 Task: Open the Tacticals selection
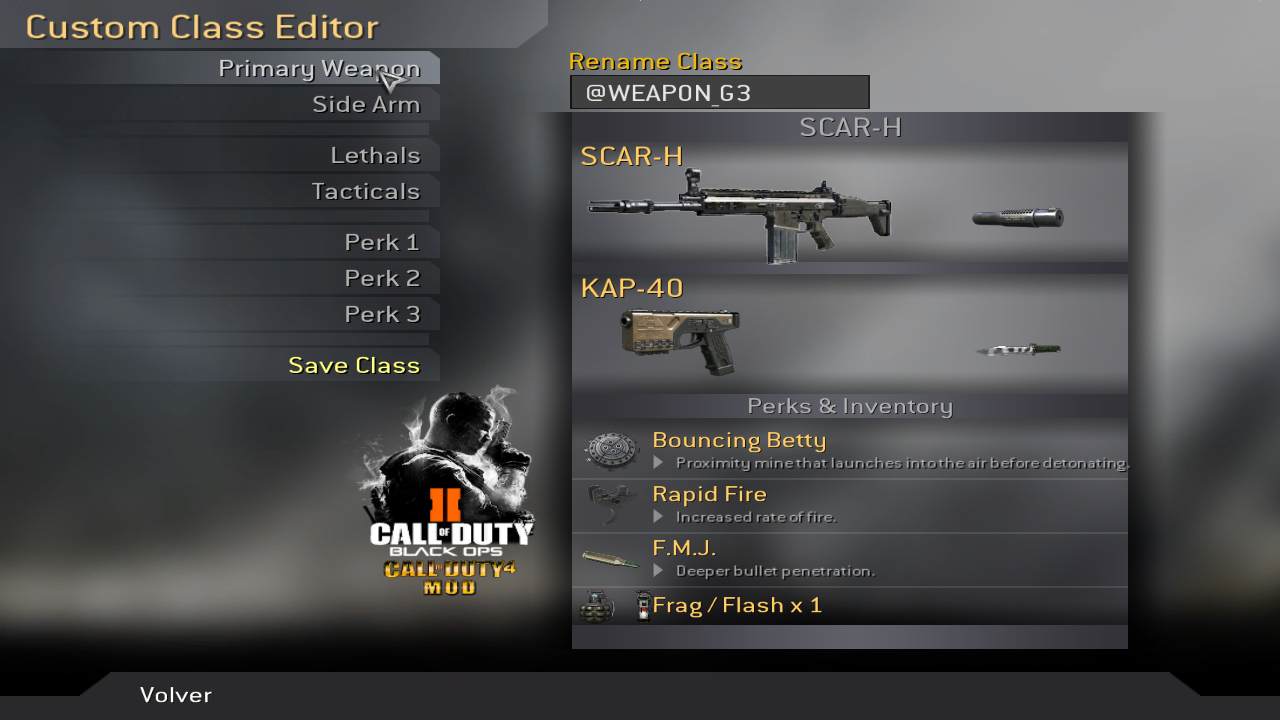tap(365, 192)
